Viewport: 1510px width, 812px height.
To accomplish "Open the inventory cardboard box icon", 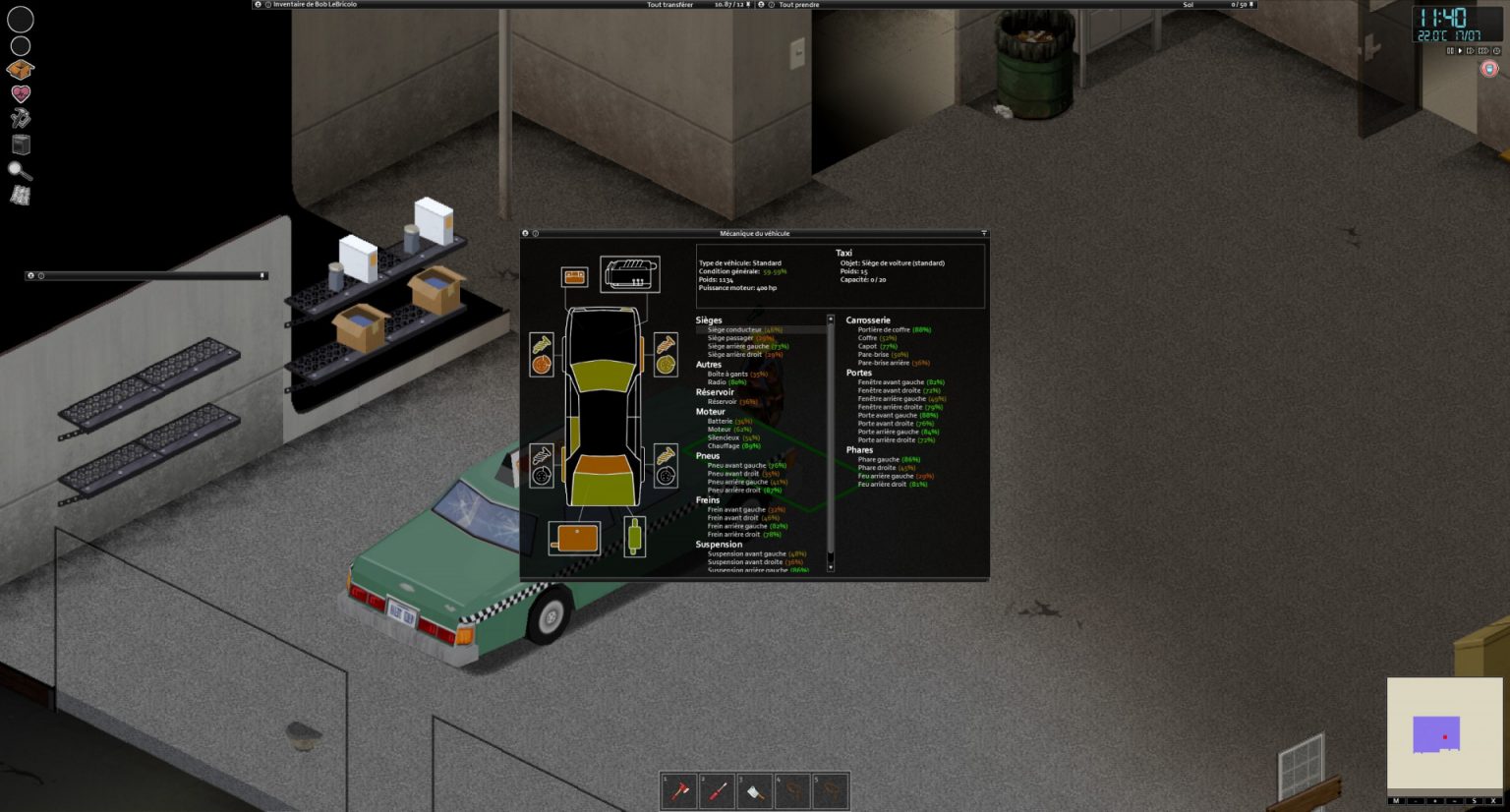I will pos(20,70).
